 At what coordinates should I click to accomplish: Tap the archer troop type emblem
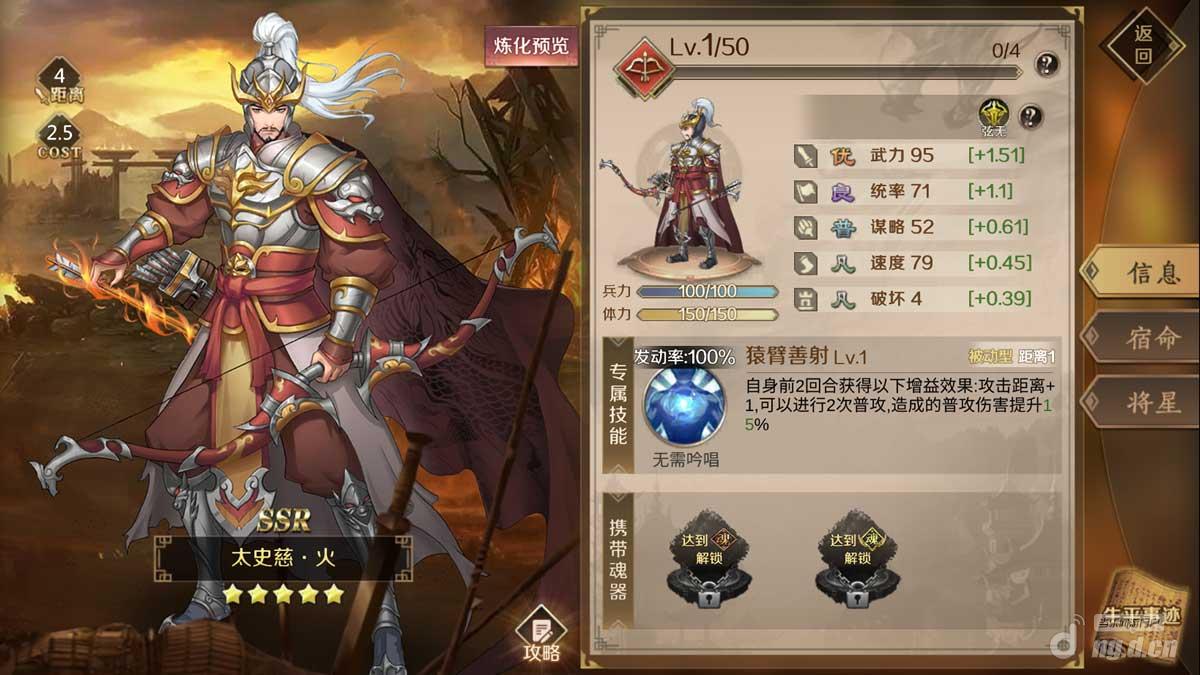coord(643,68)
